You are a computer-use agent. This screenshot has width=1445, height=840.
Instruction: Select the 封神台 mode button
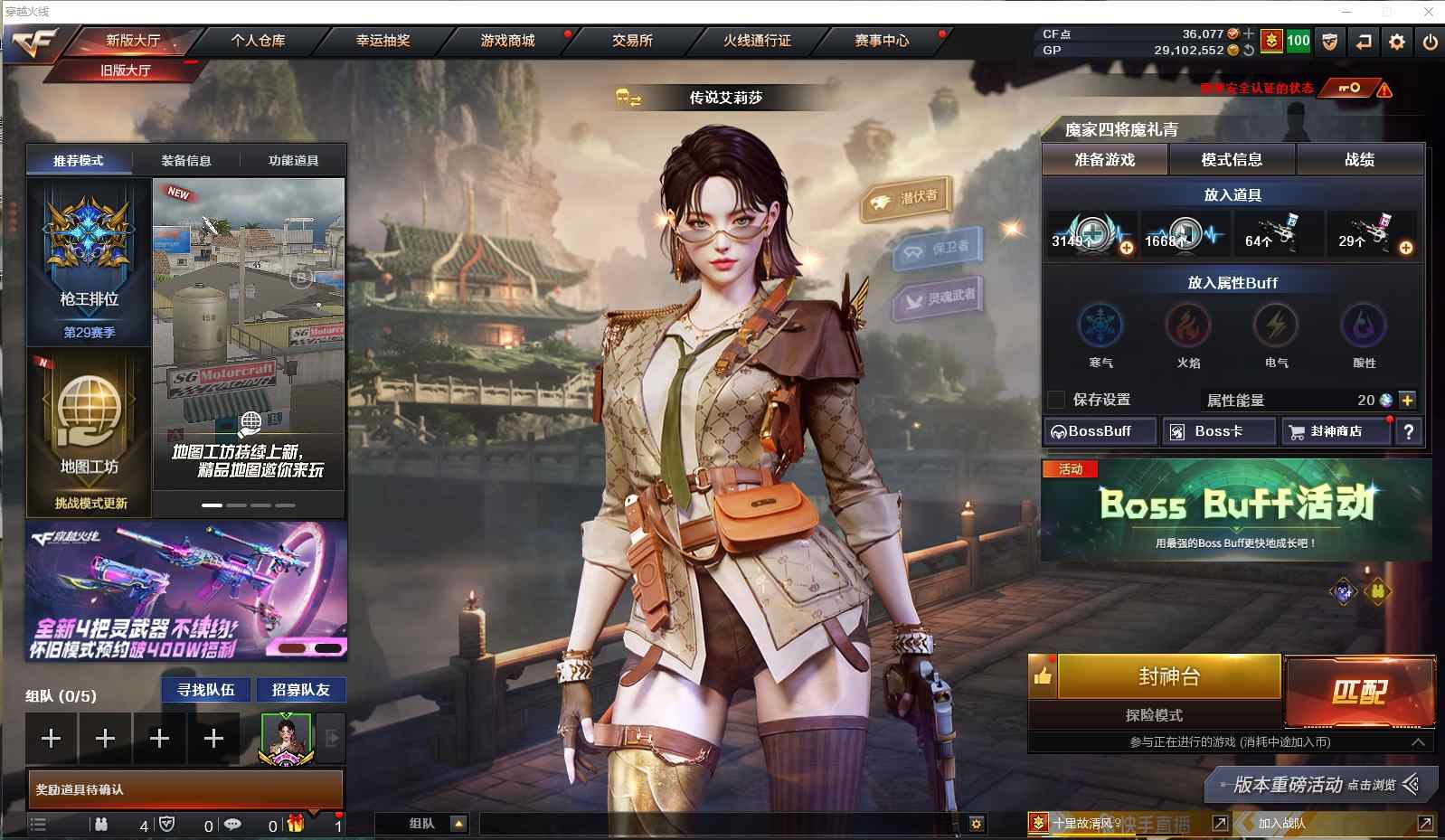[1169, 676]
